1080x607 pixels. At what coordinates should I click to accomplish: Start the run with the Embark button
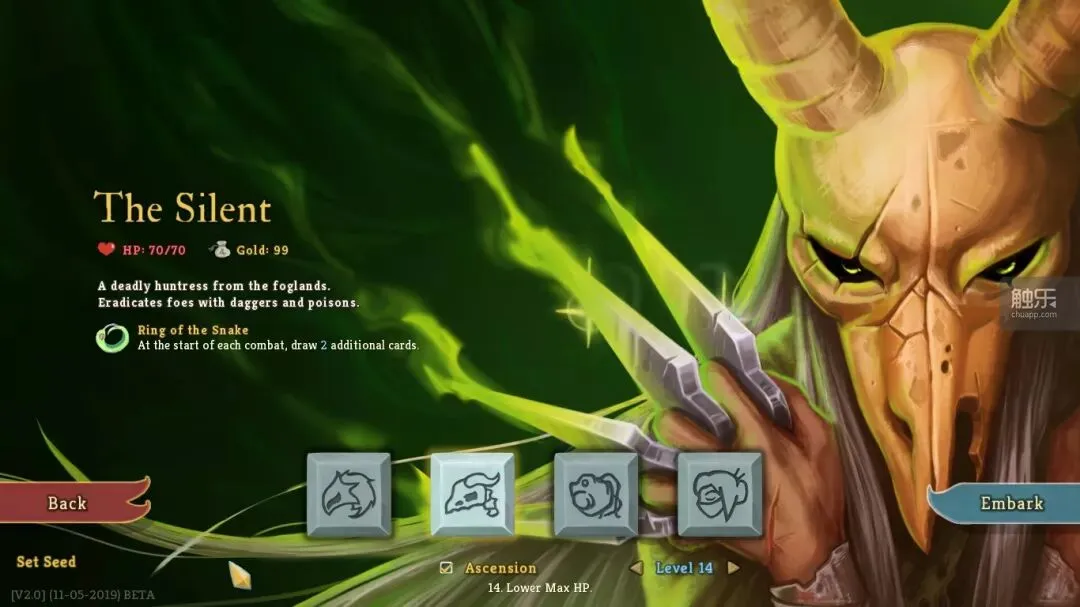click(1010, 503)
